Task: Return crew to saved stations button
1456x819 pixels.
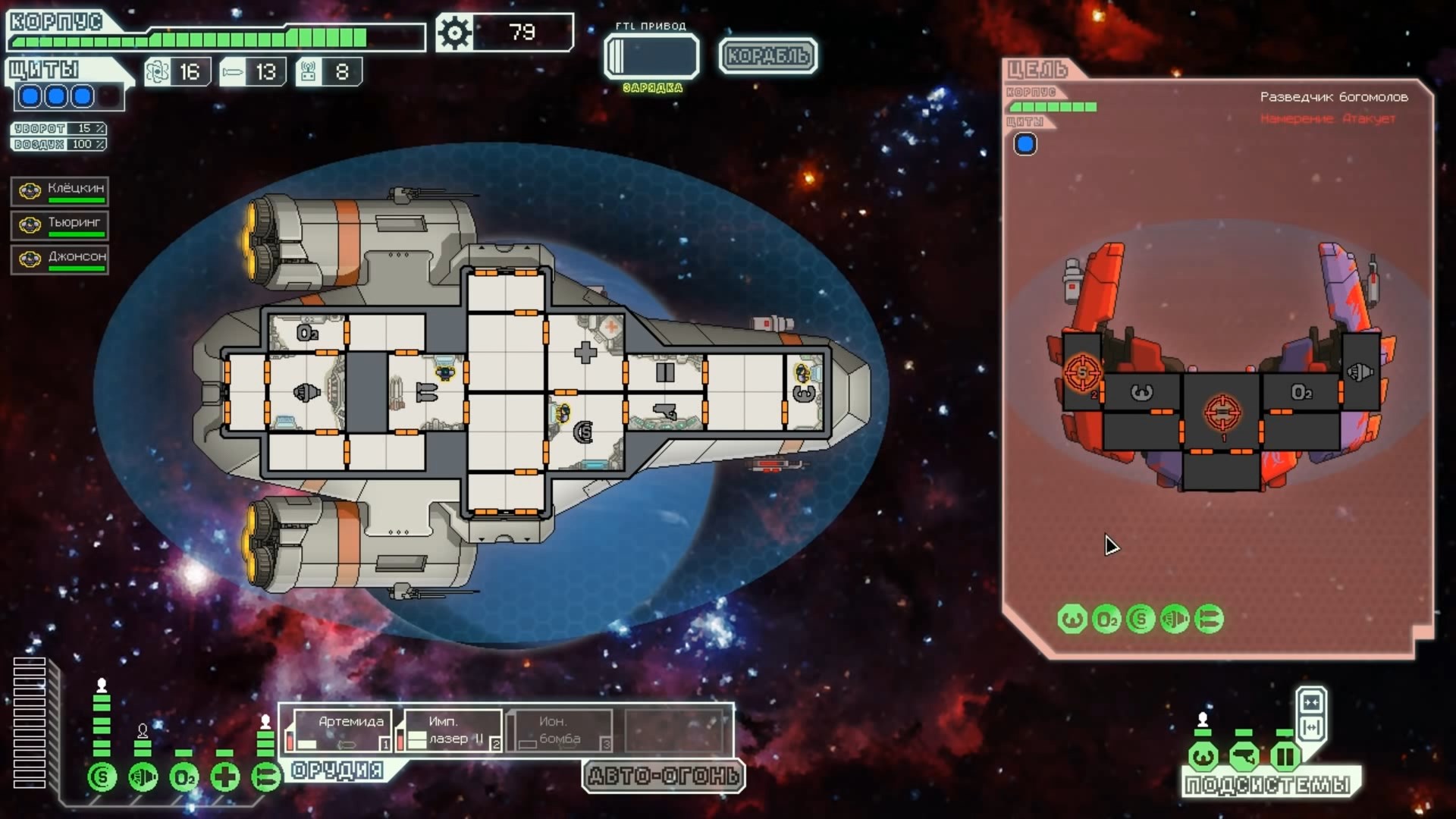Action: [x=1311, y=728]
